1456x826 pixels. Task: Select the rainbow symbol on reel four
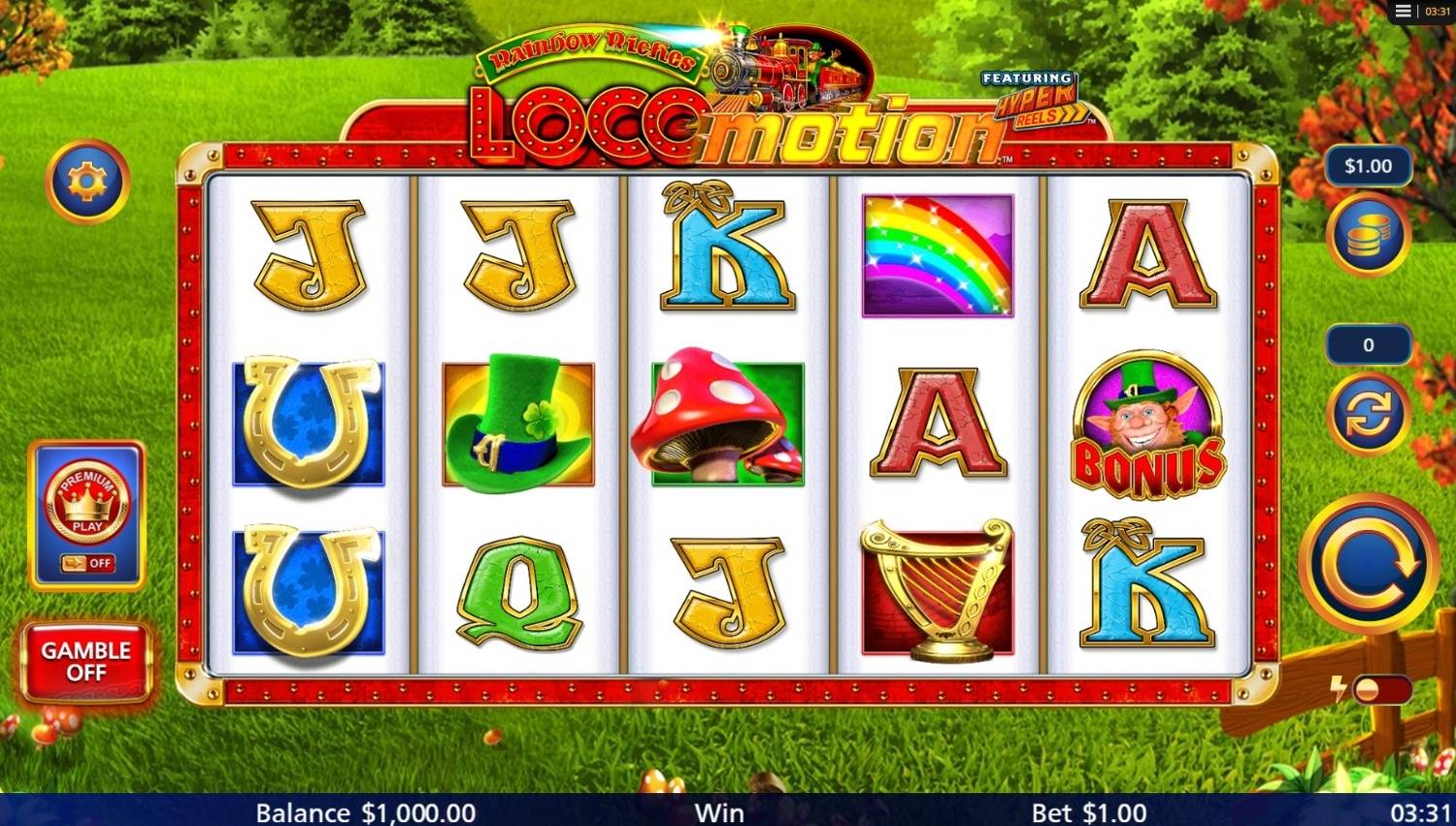point(936,254)
